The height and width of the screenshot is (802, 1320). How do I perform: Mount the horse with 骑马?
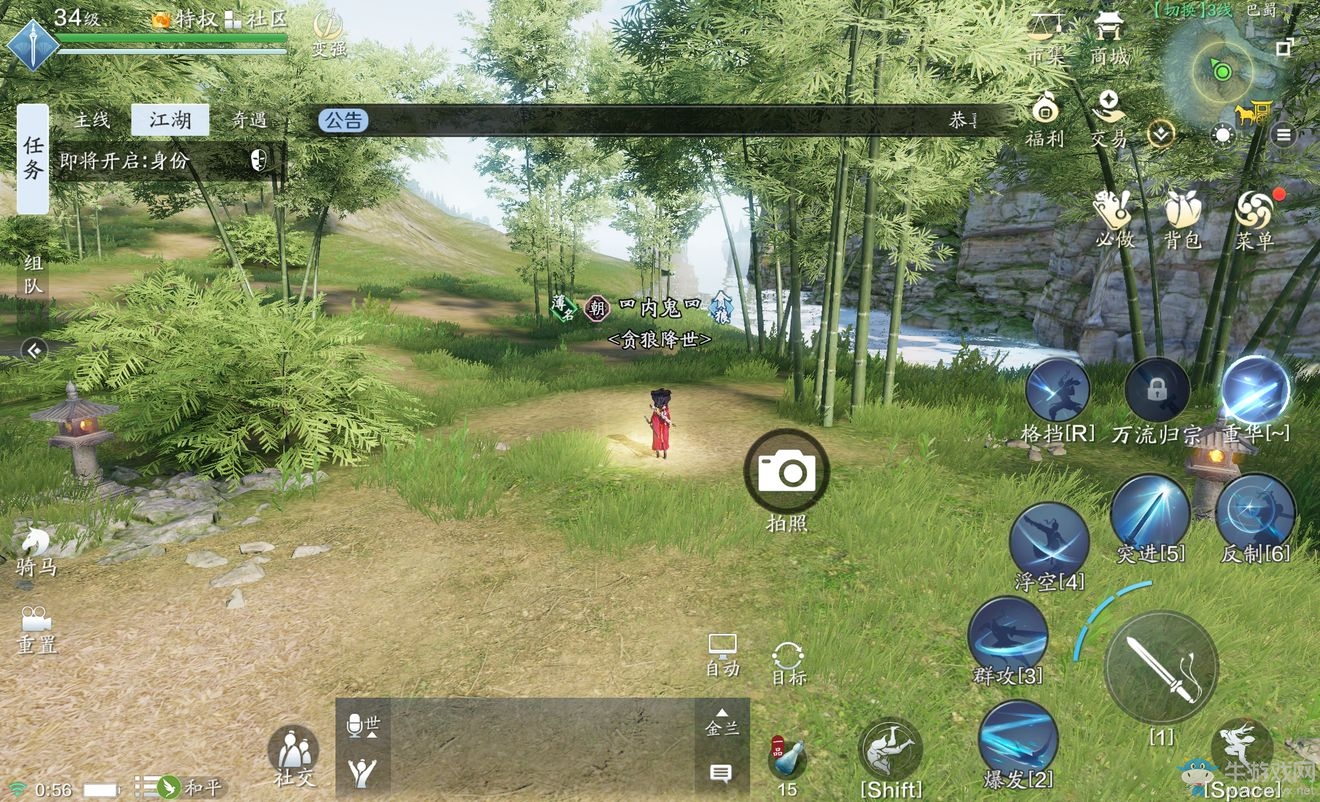pyautogui.click(x=36, y=550)
